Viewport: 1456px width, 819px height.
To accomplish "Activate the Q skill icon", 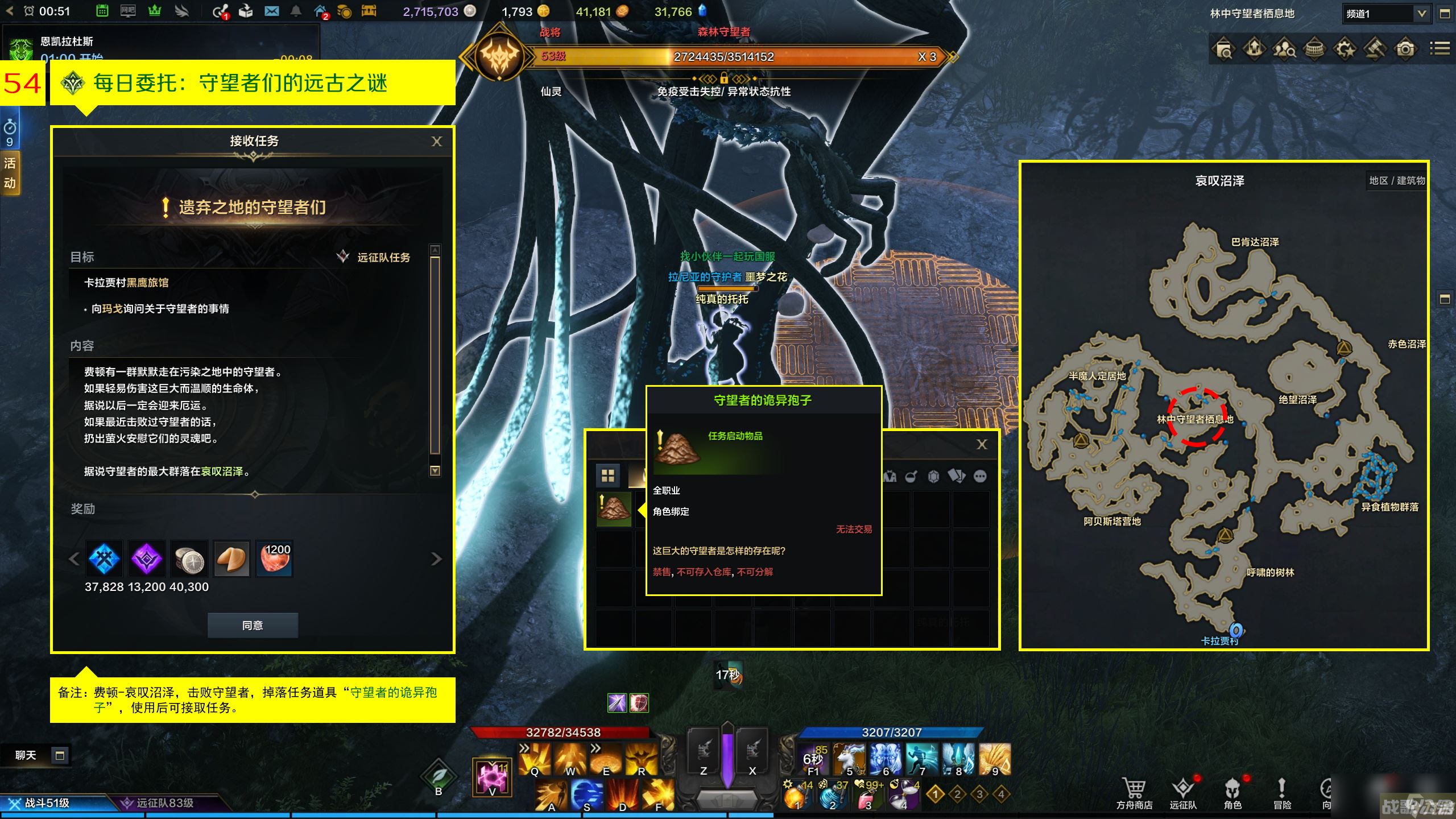I will tap(535, 759).
